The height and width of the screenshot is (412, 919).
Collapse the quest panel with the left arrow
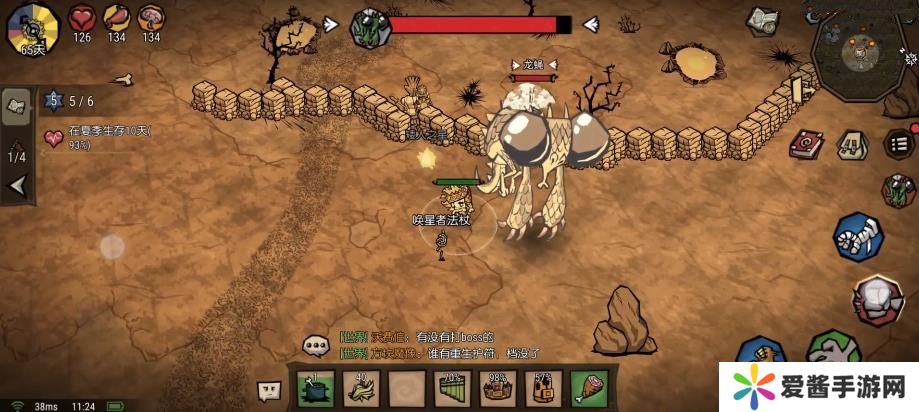17,186
